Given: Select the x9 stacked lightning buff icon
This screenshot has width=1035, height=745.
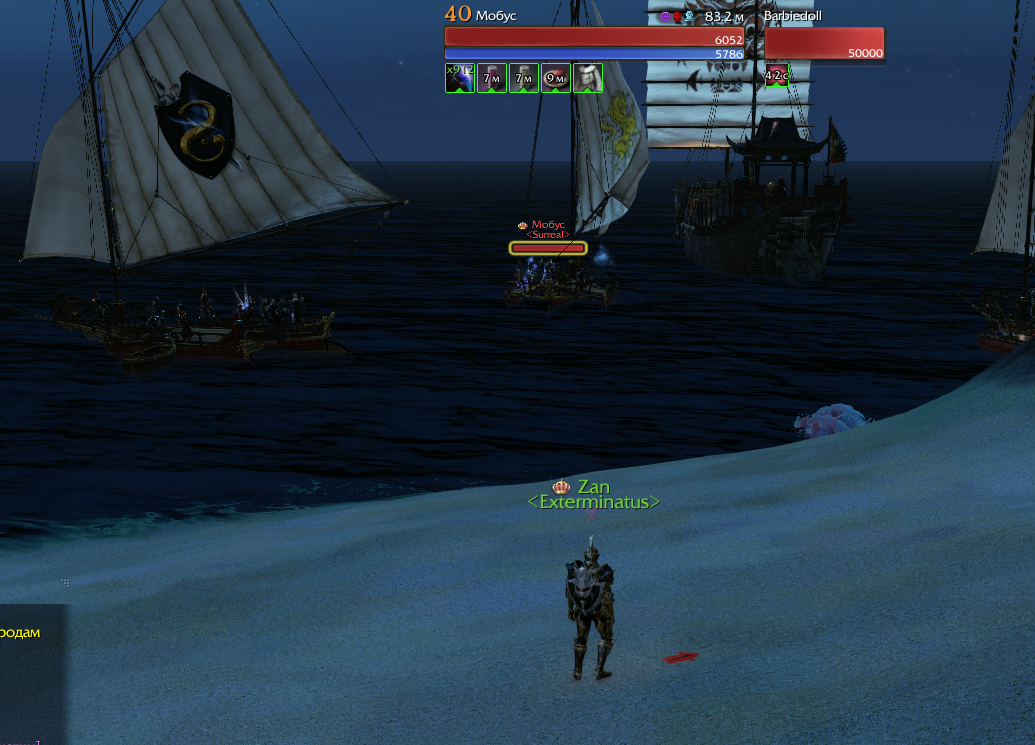Looking at the screenshot, I should (x=460, y=78).
